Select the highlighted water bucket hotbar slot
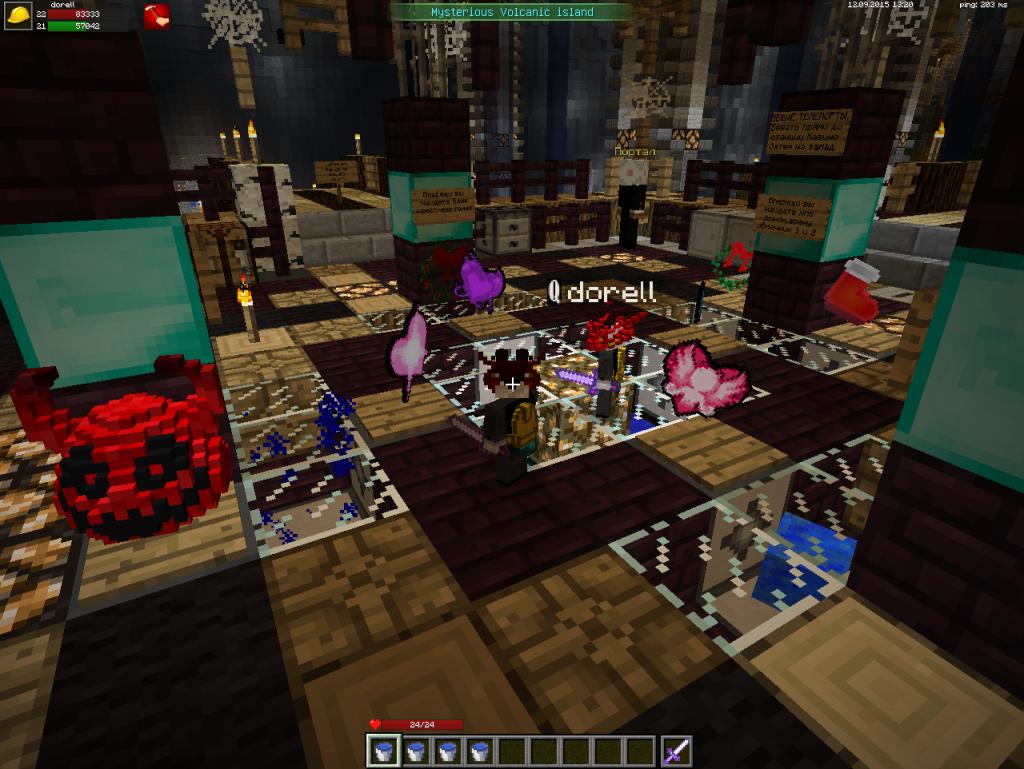Image resolution: width=1024 pixels, height=769 pixels. [384, 750]
